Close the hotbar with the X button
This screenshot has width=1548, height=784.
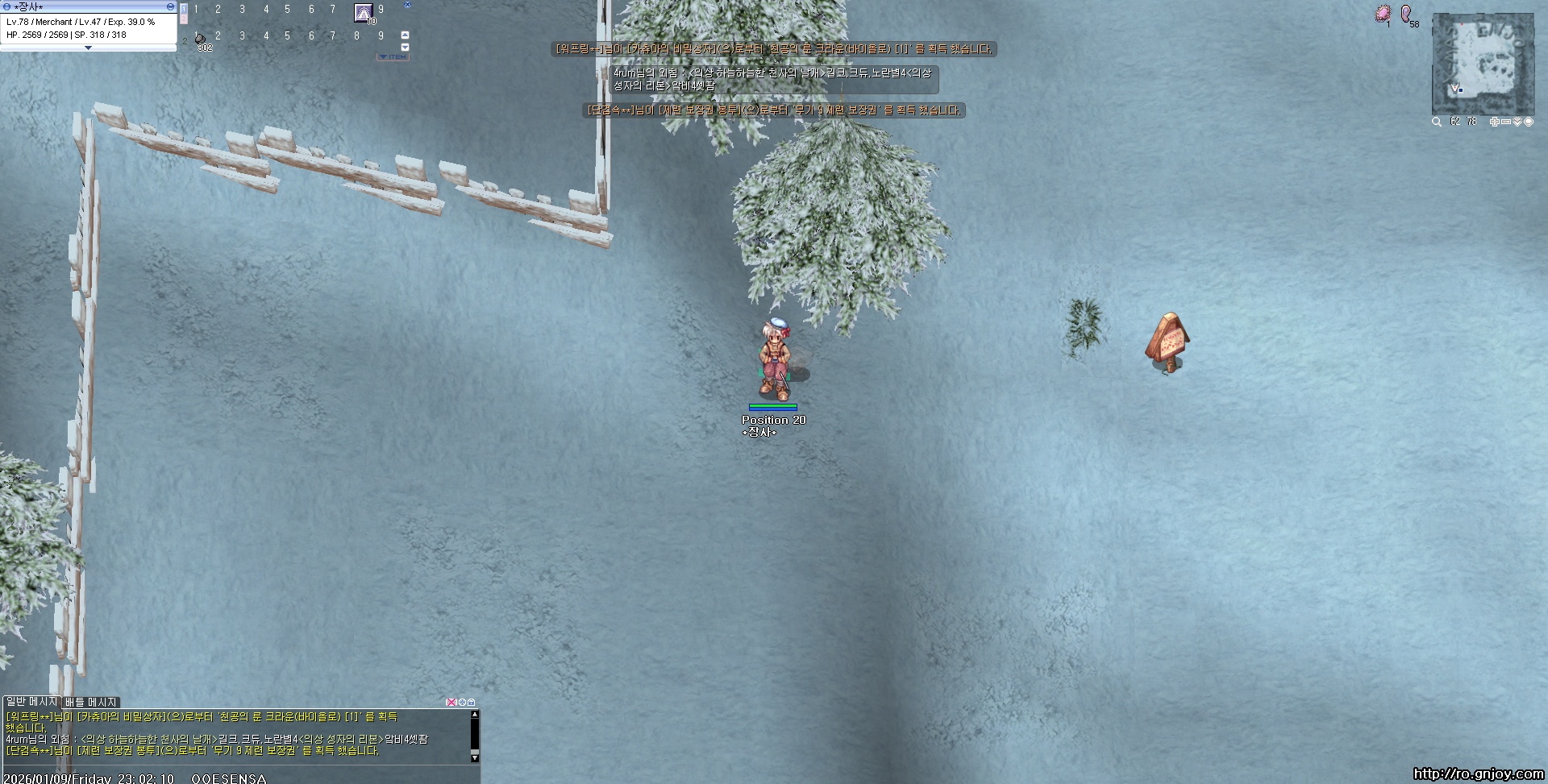(407, 5)
